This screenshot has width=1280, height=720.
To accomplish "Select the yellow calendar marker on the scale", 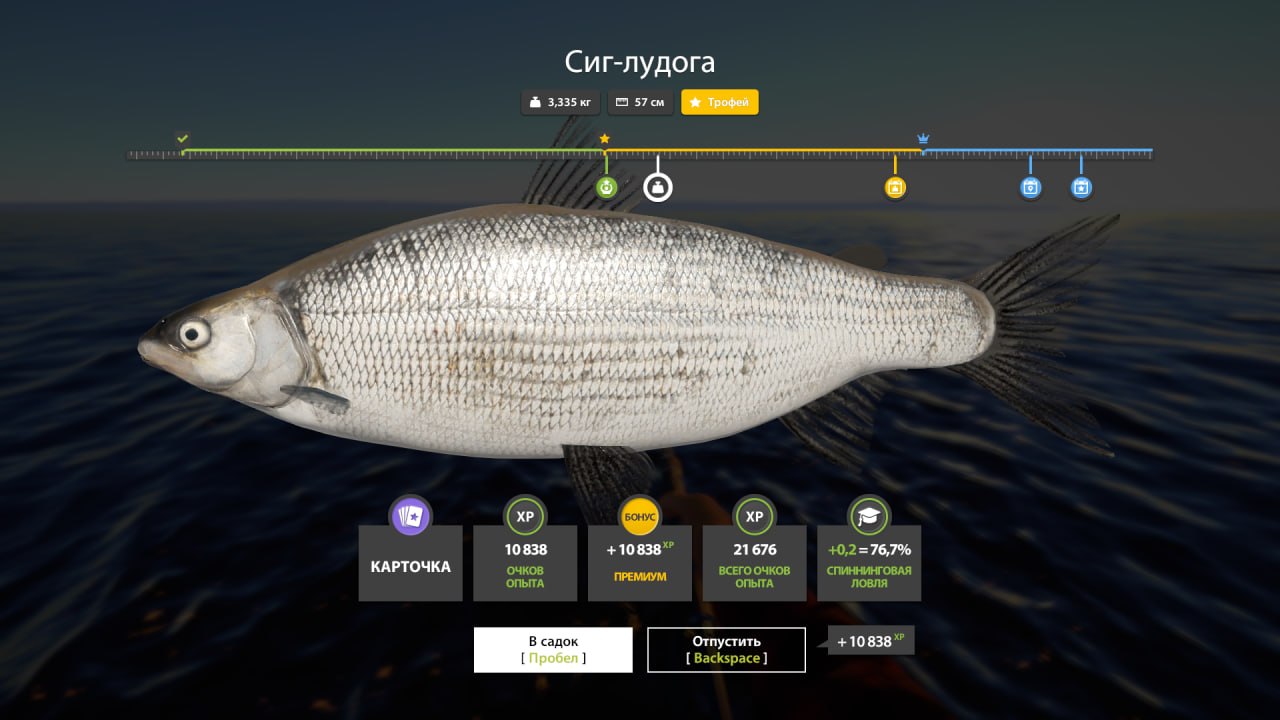I will 895,187.
